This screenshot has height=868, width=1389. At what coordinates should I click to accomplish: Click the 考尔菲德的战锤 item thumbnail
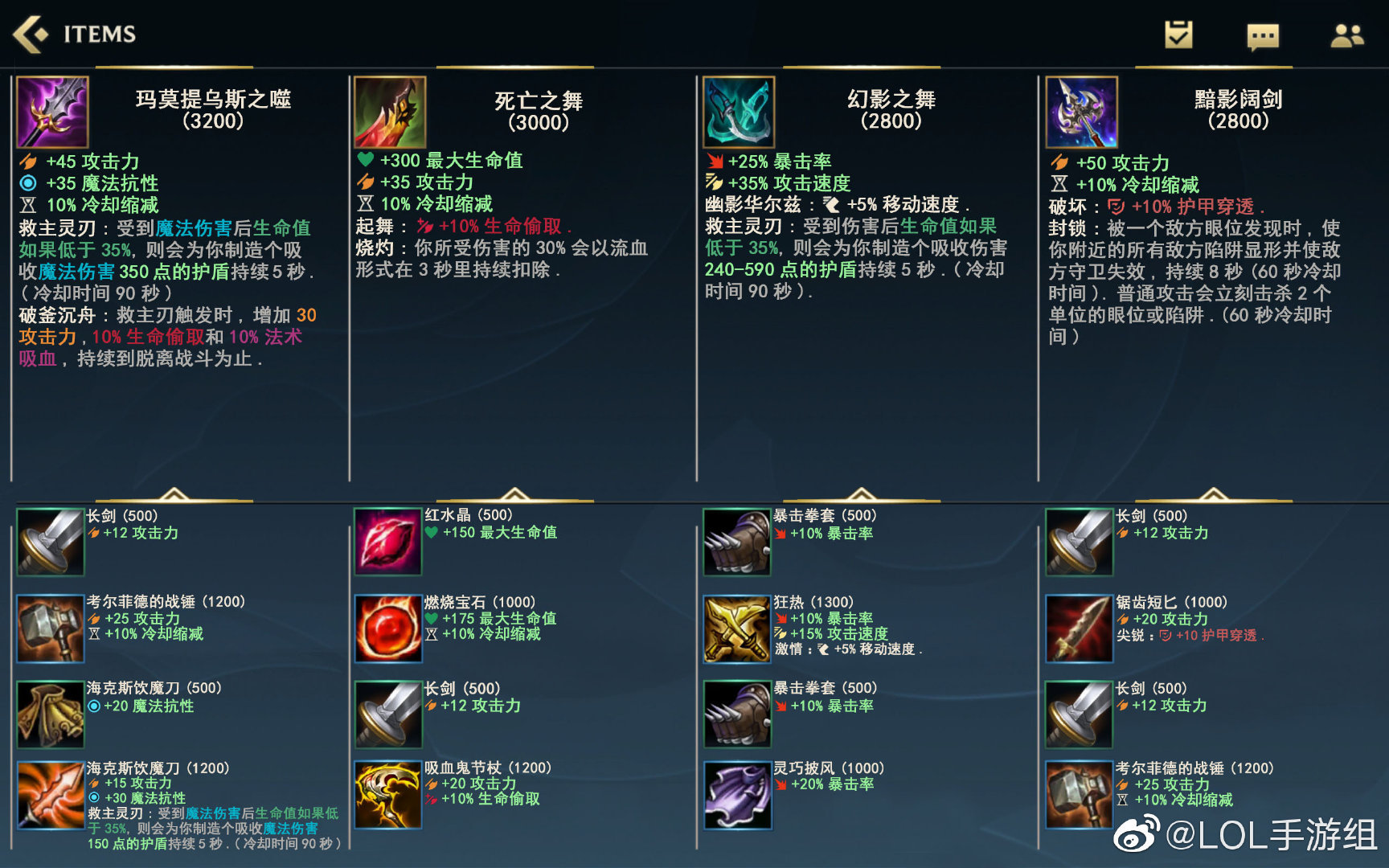pyautogui.click(x=50, y=630)
